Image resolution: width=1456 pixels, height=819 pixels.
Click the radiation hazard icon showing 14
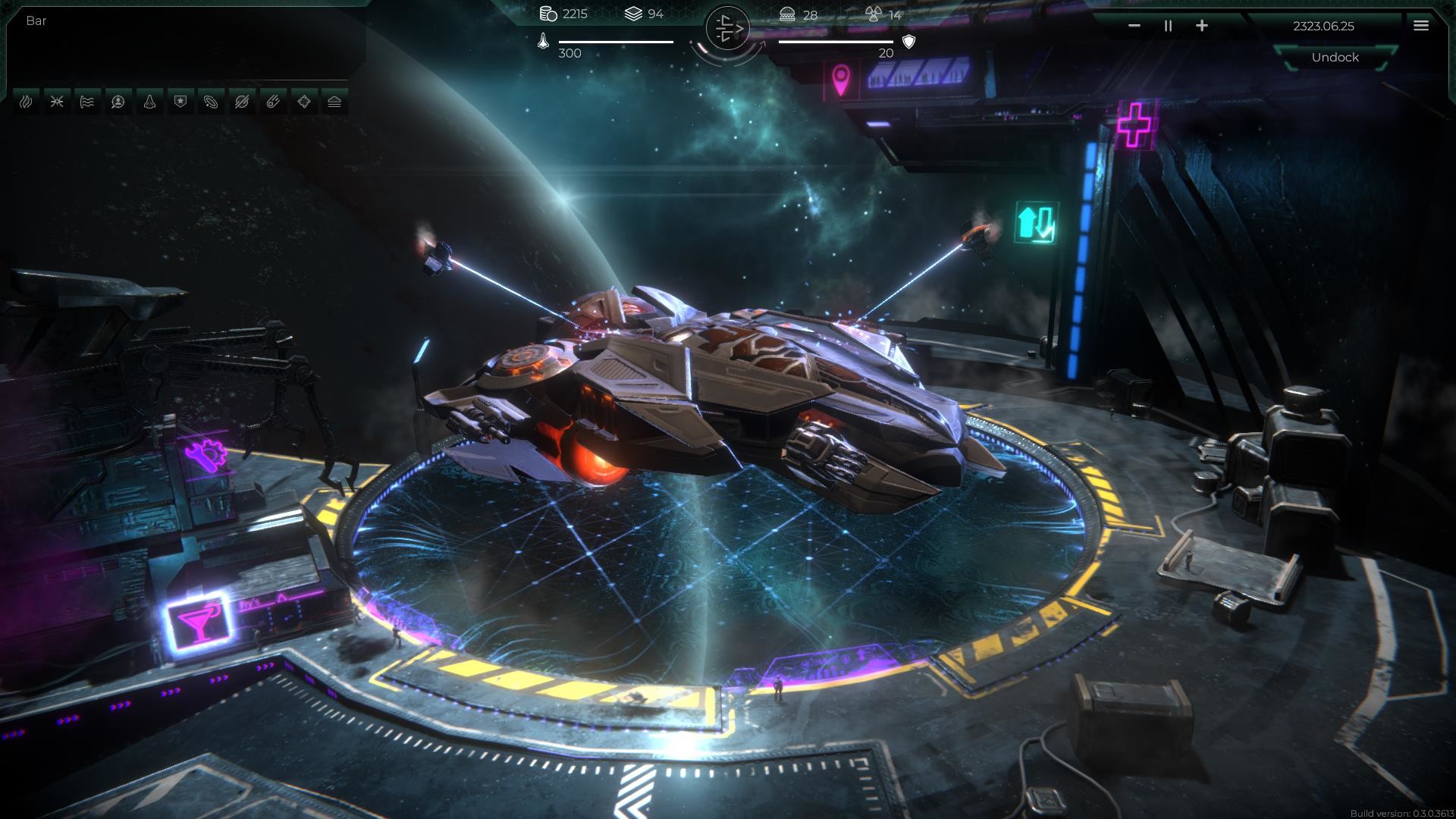point(874,13)
